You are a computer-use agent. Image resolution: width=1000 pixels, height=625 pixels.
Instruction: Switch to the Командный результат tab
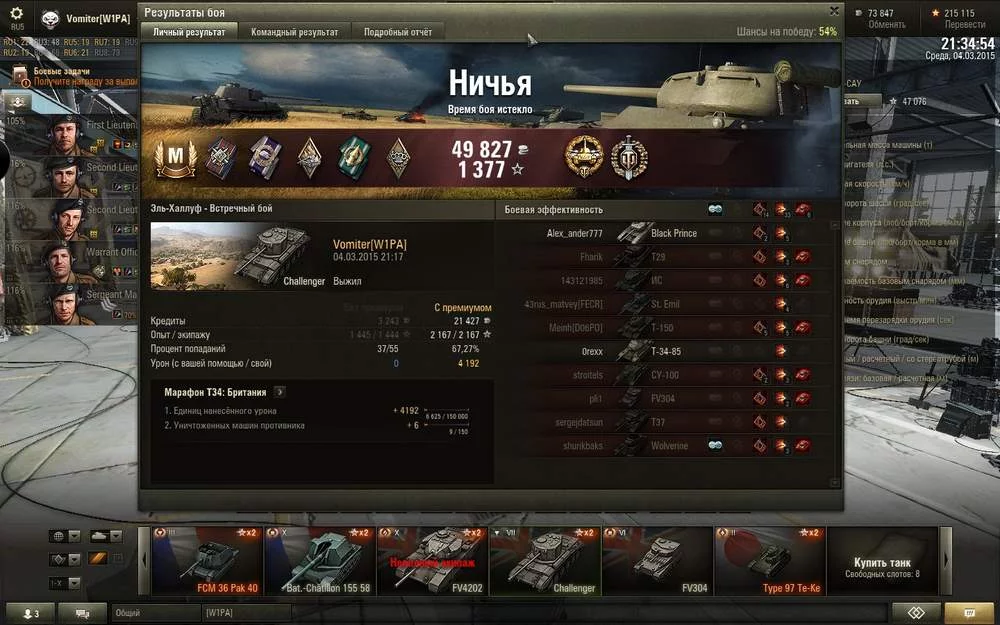tap(294, 32)
